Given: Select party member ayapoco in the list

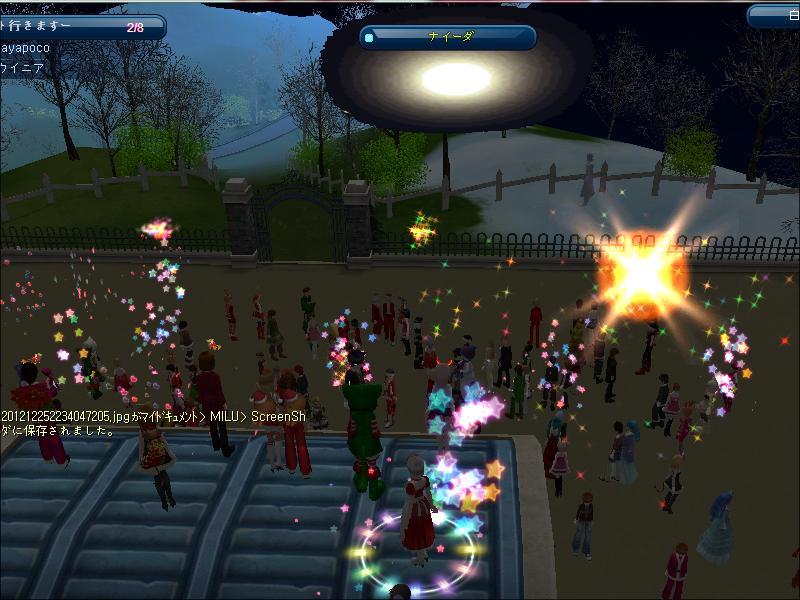Looking at the screenshot, I should coord(30,48).
